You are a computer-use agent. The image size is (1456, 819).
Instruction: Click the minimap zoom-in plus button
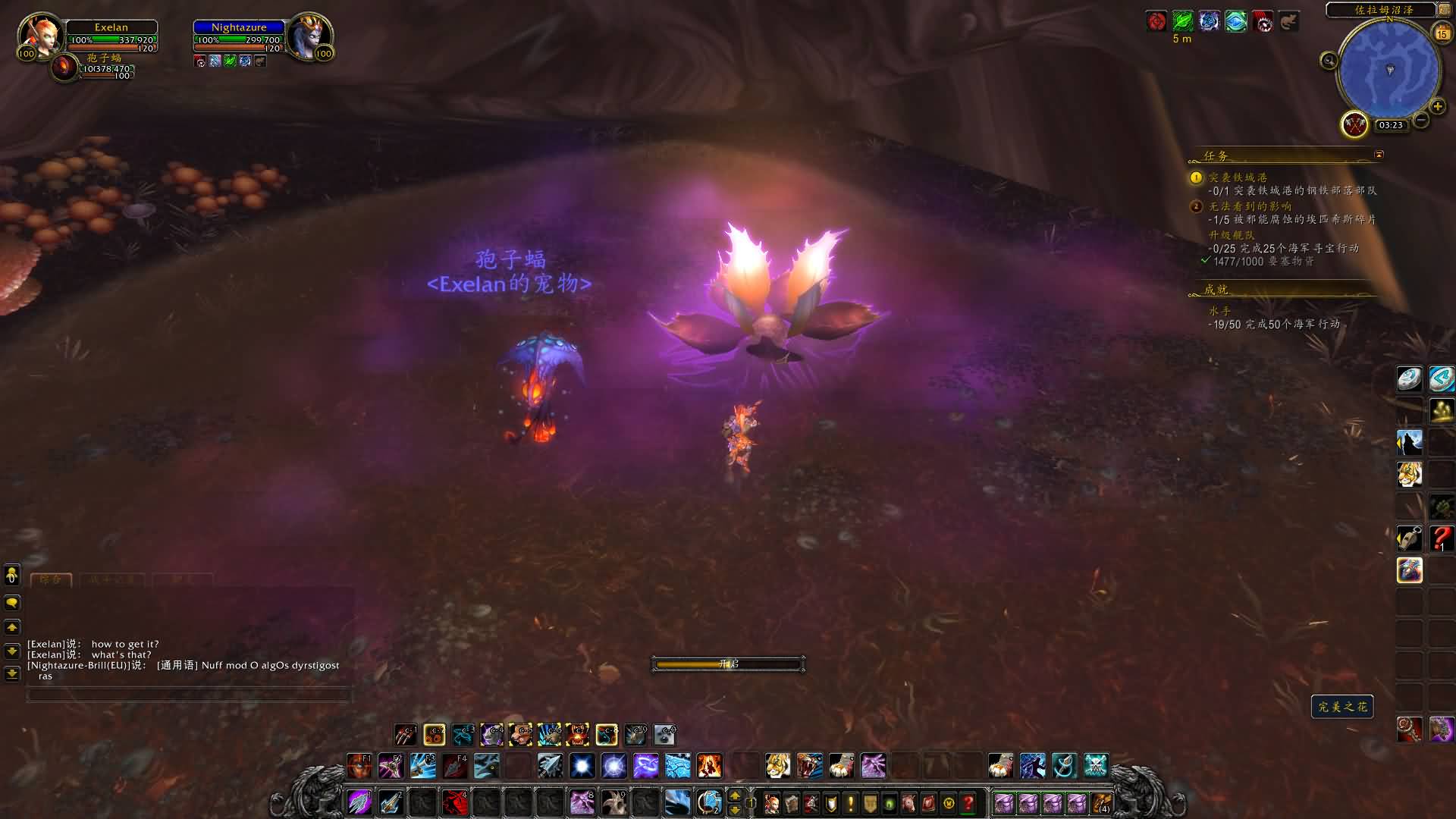(x=1437, y=106)
